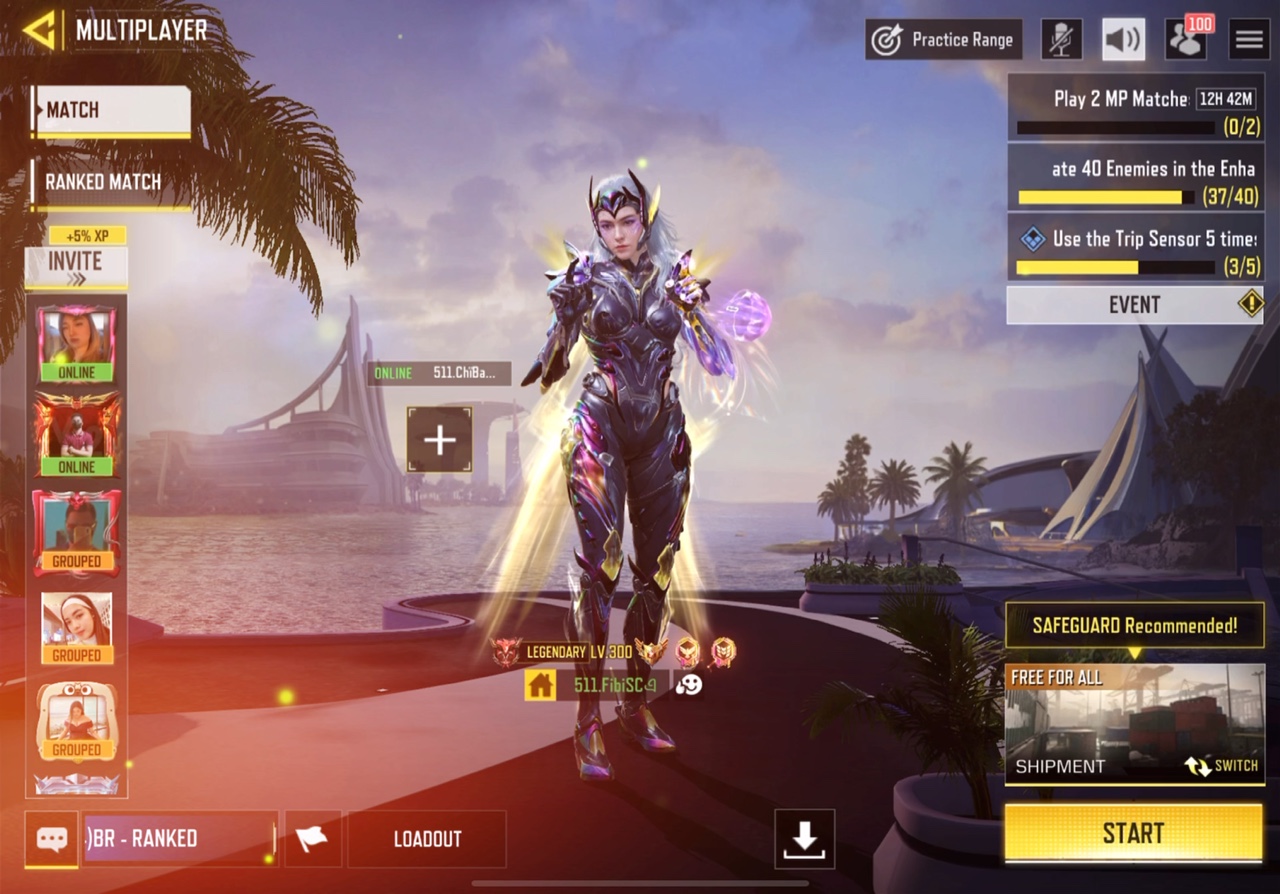Start the Free For All match

point(1134,833)
